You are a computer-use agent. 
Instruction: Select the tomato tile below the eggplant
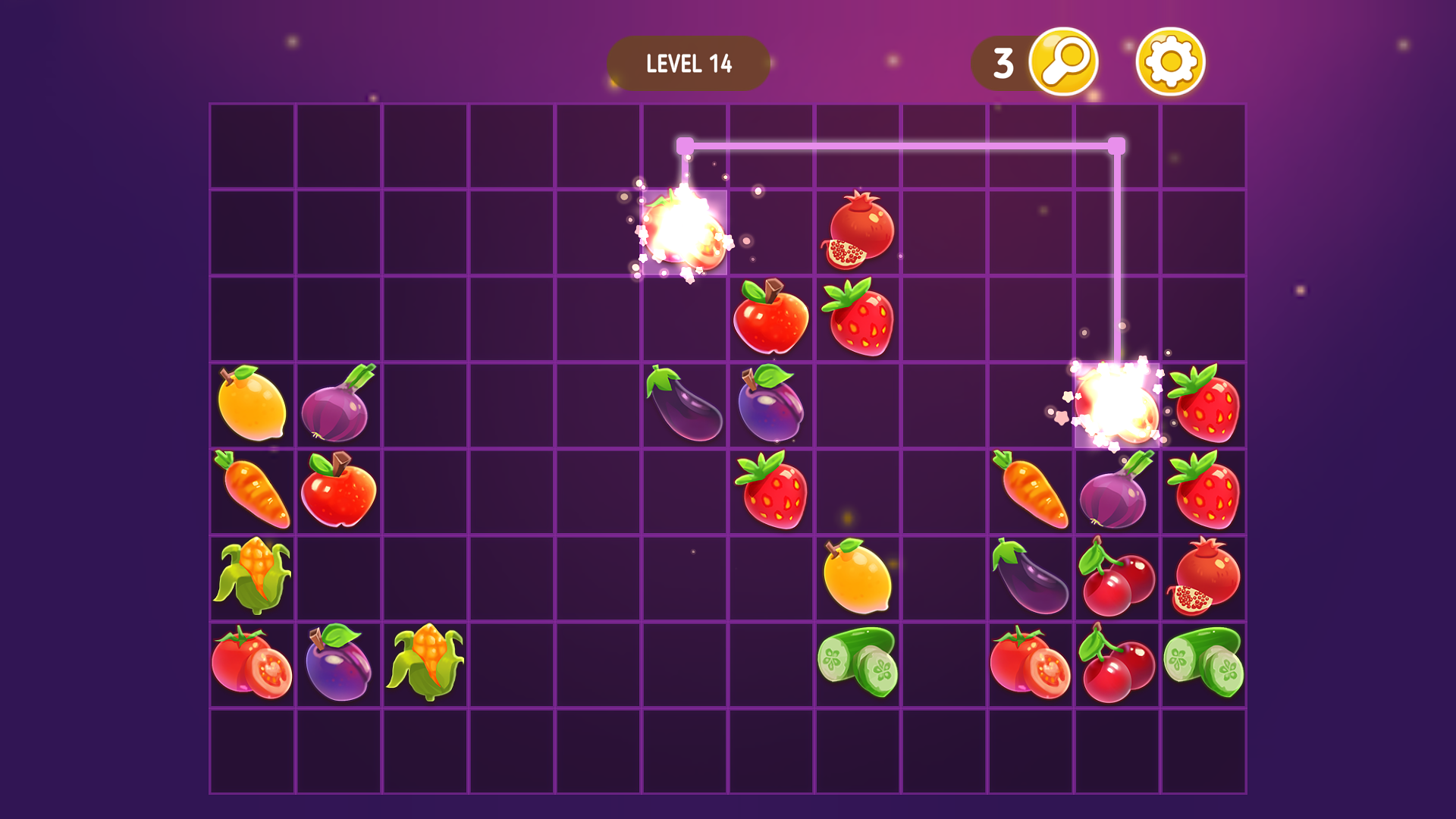click(x=1031, y=664)
